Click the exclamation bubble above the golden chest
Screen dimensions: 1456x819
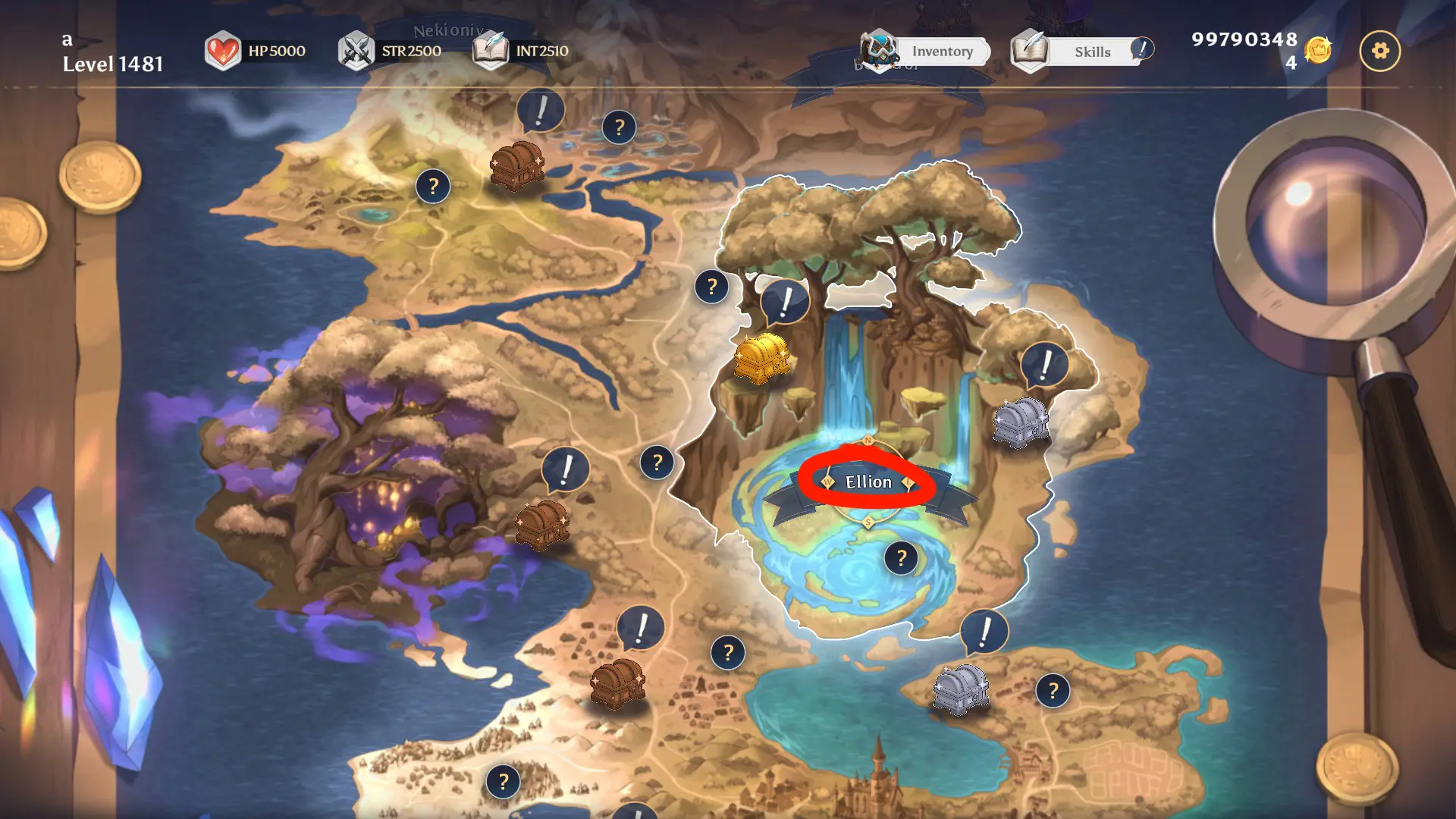click(x=786, y=301)
